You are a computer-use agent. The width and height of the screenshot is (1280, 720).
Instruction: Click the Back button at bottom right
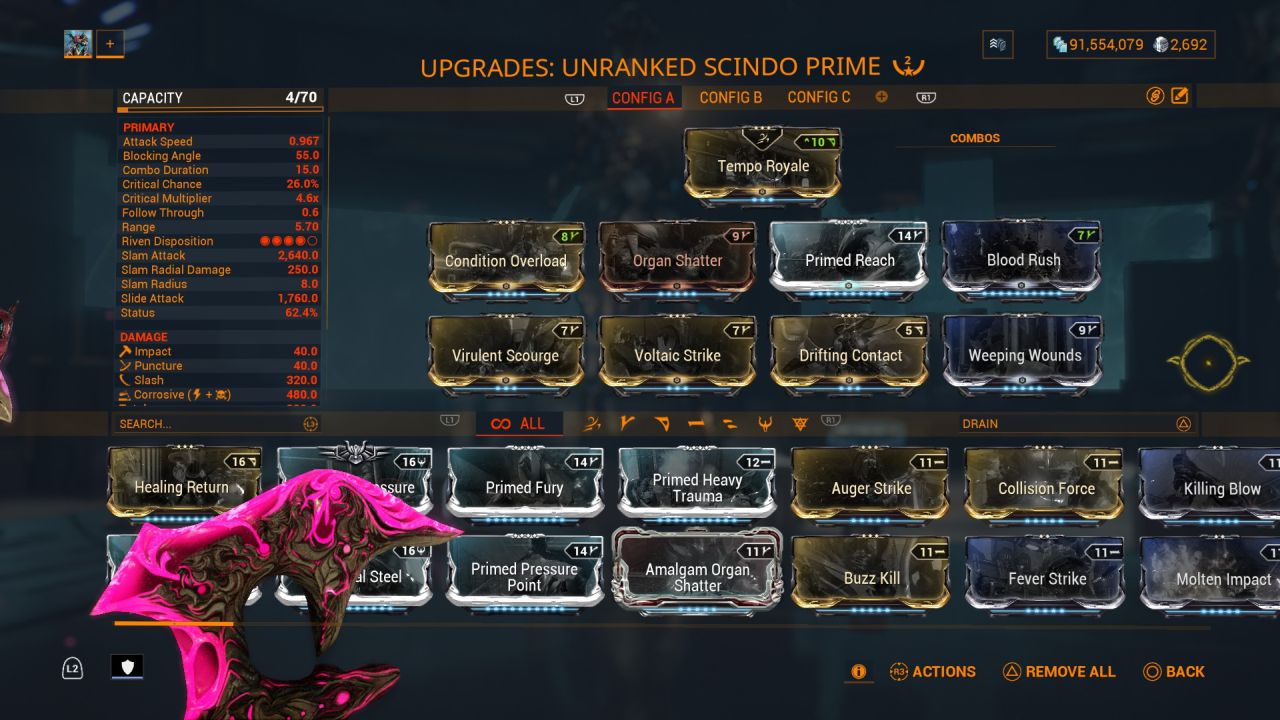[1175, 672]
